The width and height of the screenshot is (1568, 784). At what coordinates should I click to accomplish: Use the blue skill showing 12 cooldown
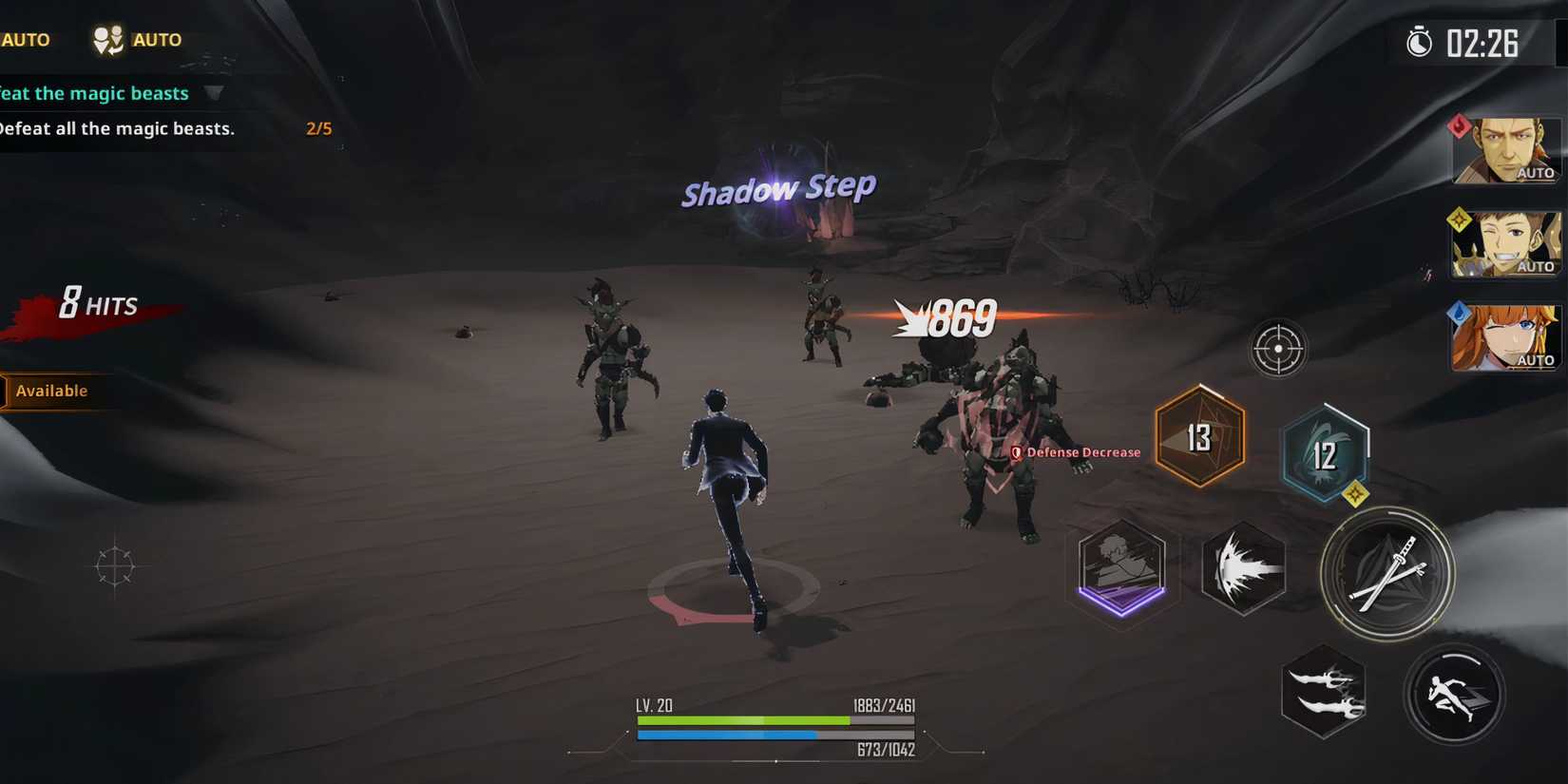1325,454
